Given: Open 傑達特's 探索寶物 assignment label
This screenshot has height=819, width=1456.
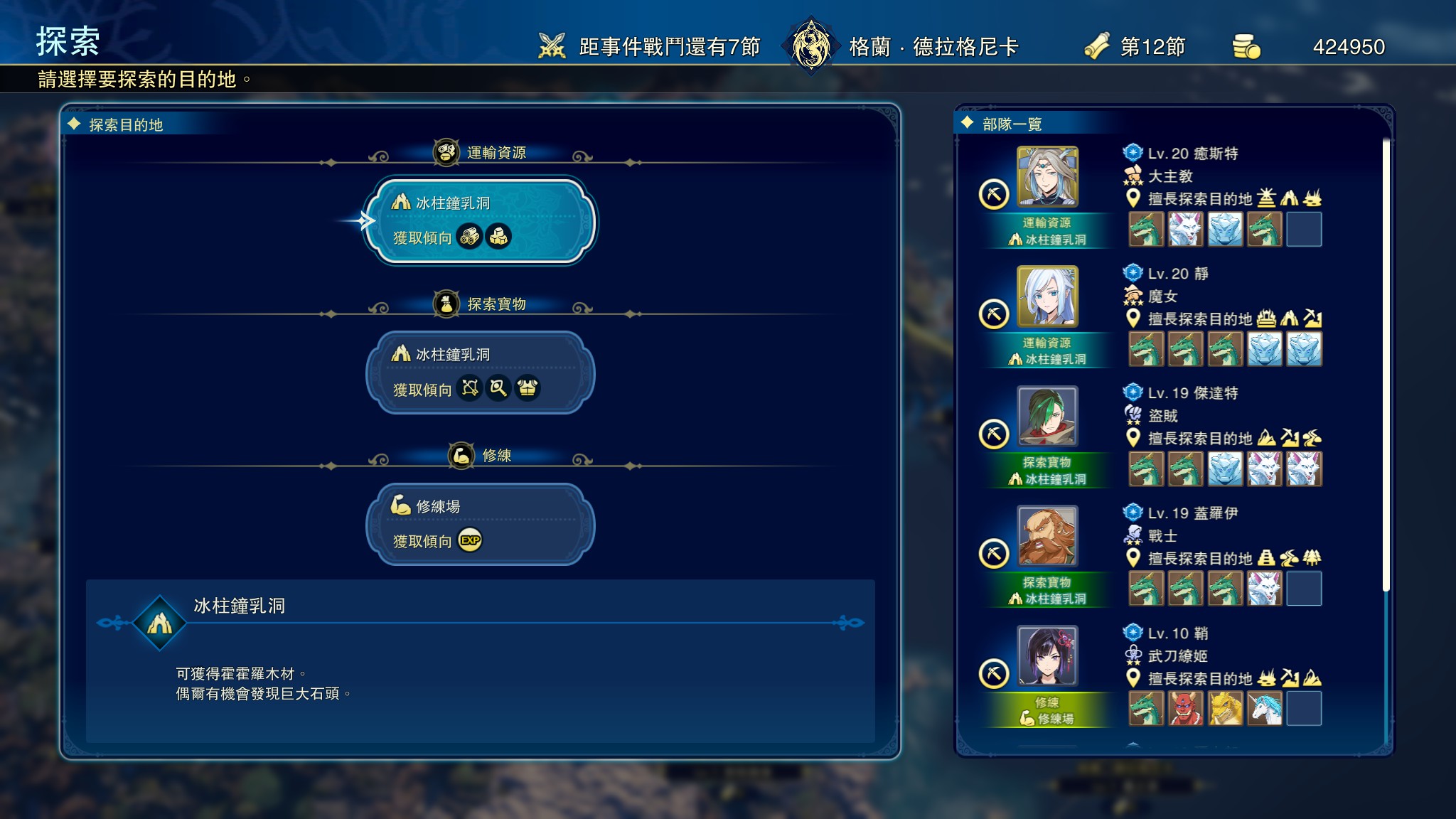Looking at the screenshot, I should pos(1047,471).
